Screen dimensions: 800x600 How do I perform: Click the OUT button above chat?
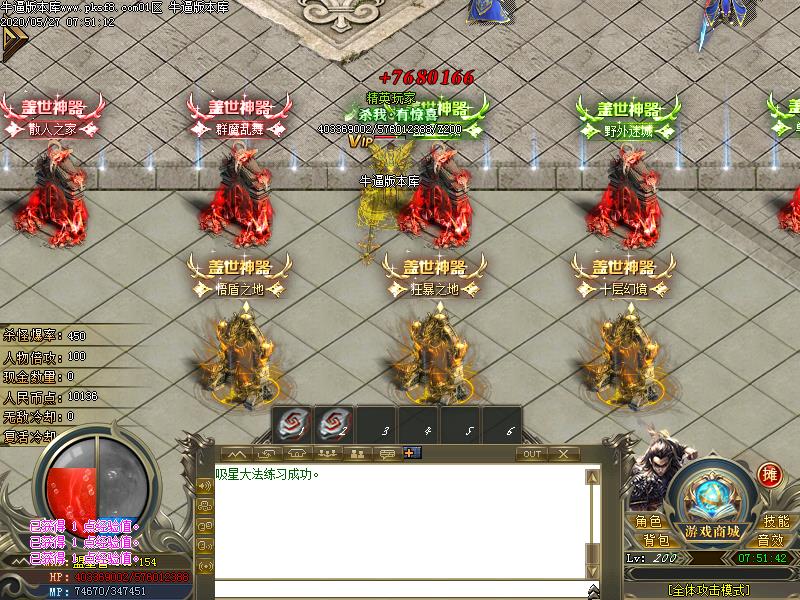click(532, 454)
